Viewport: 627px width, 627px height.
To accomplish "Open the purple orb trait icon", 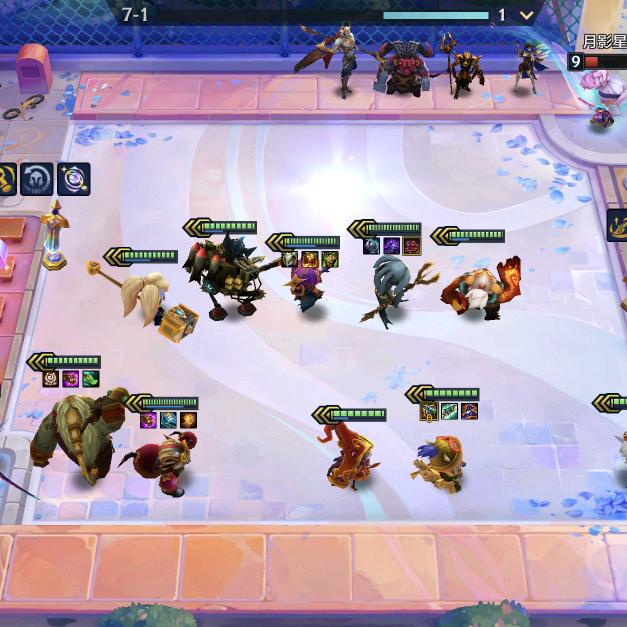I will point(73,179).
